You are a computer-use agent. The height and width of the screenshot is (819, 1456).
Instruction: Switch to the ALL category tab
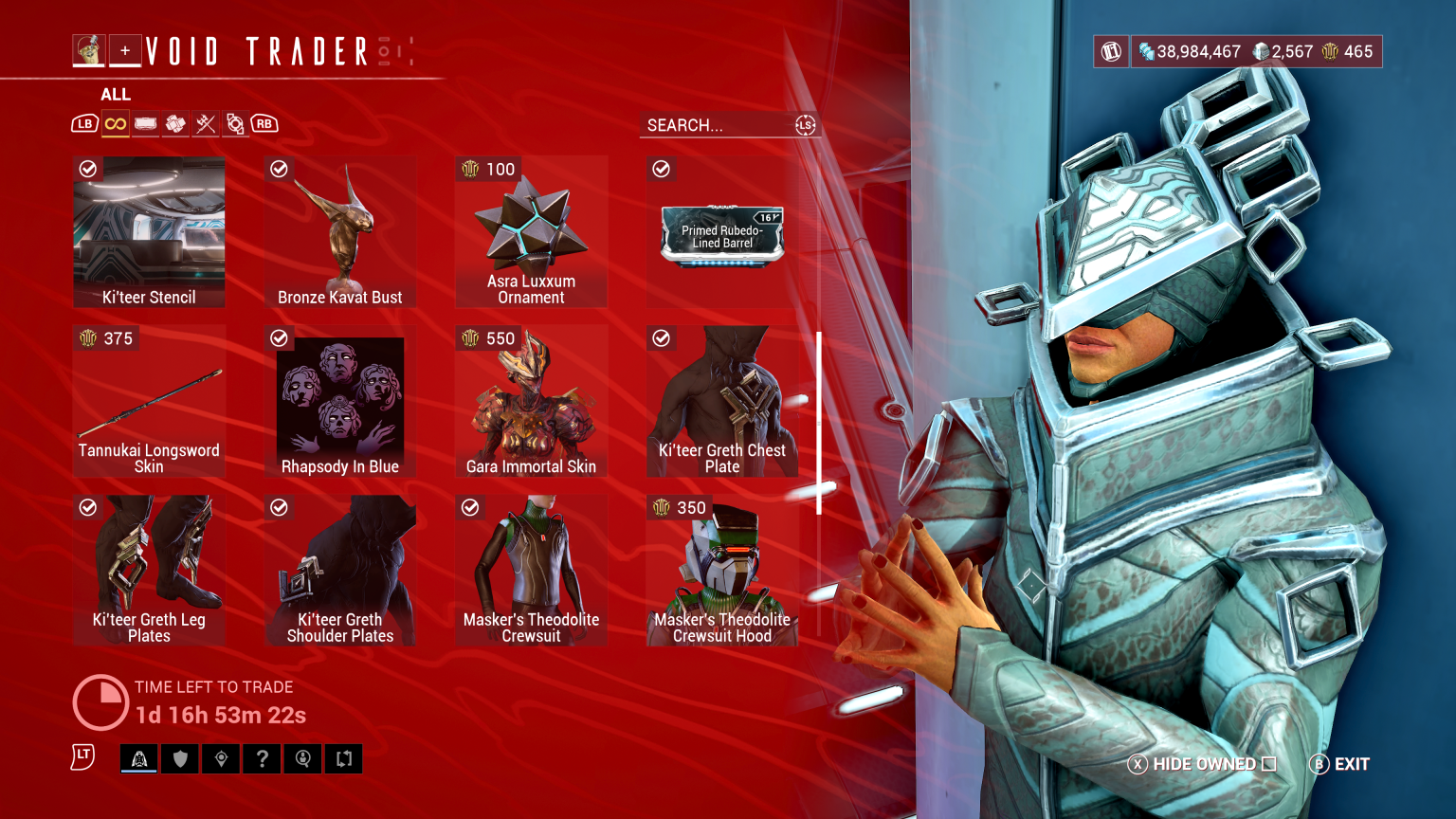117,94
